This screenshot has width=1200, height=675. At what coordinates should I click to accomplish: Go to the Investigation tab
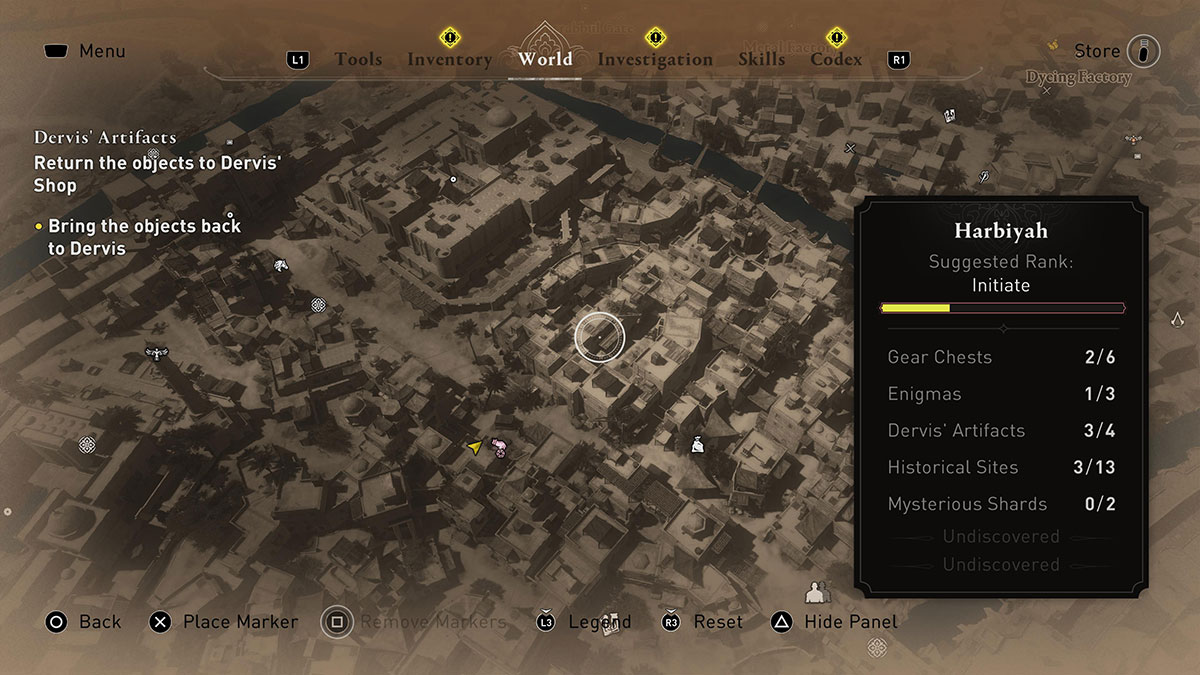655,59
